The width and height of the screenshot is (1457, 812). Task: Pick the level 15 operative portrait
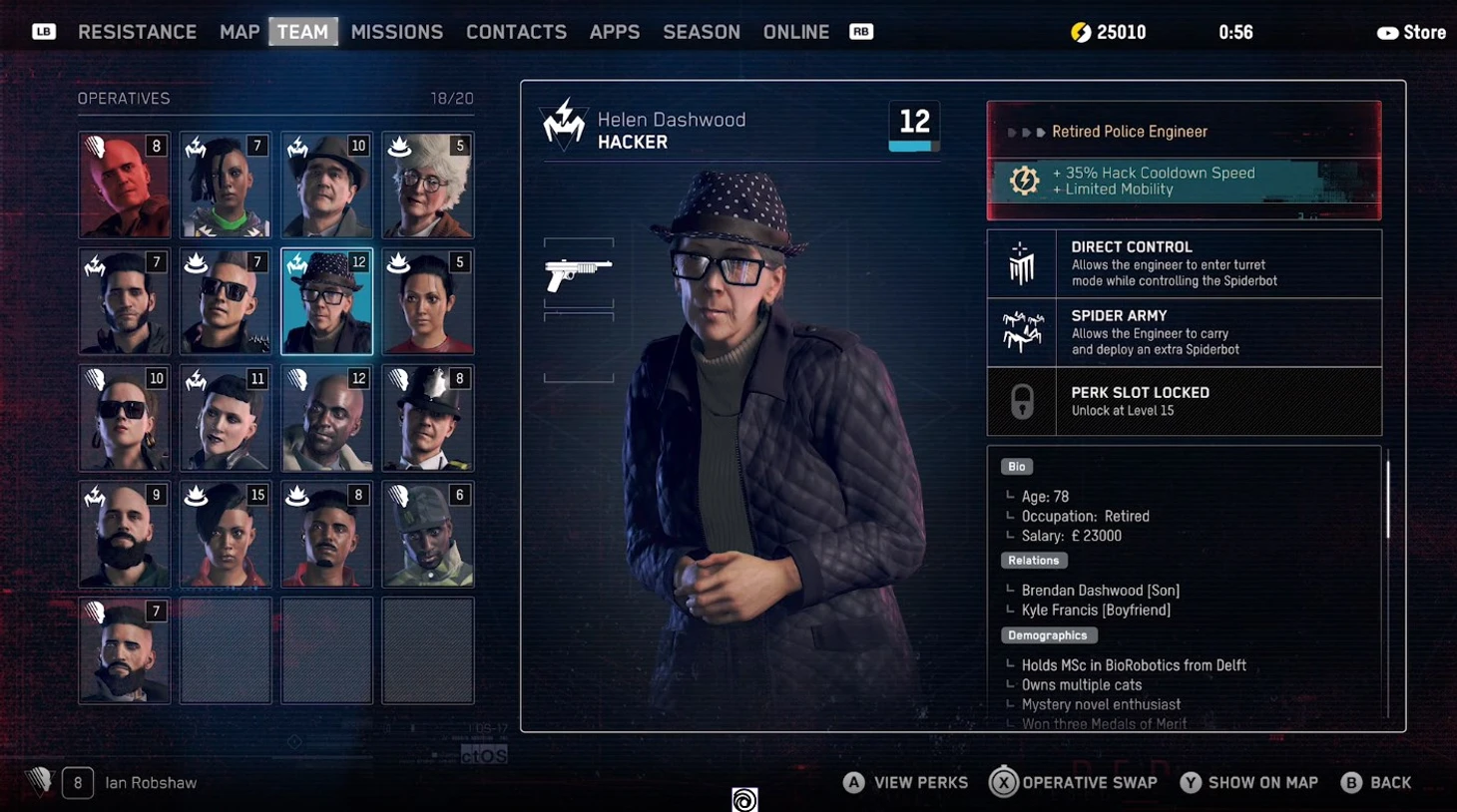(x=226, y=534)
